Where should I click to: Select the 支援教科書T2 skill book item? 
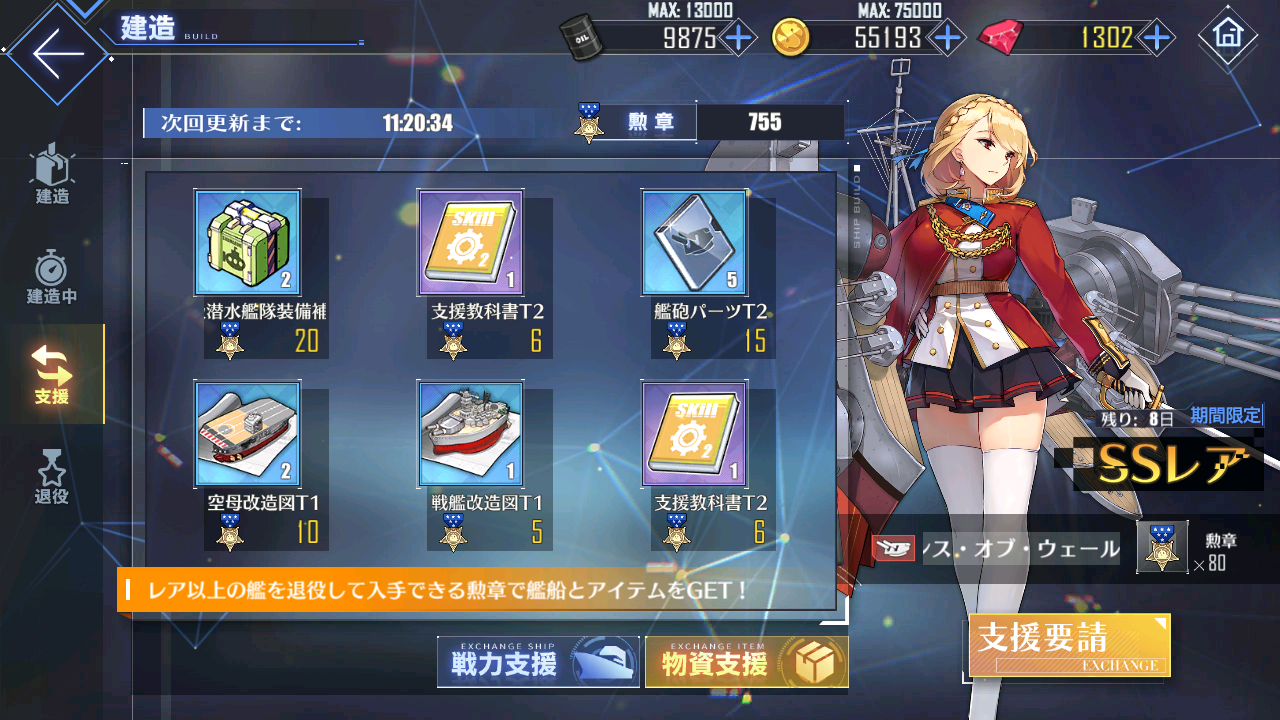[470, 242]
